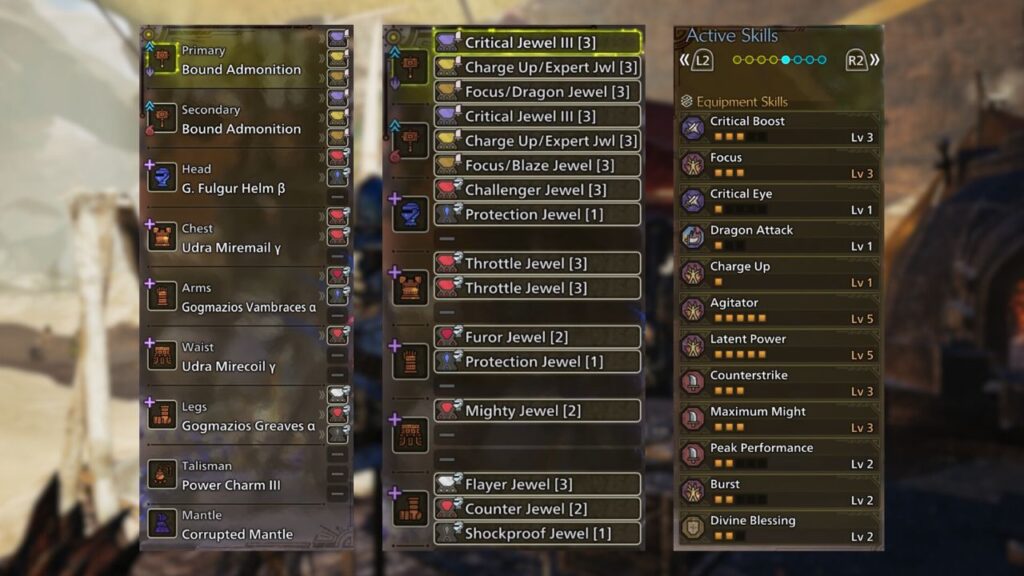Select the Focus/Dragon Jewel [3] decoration
Viewport: 1024px width, 576px height.
538,92
